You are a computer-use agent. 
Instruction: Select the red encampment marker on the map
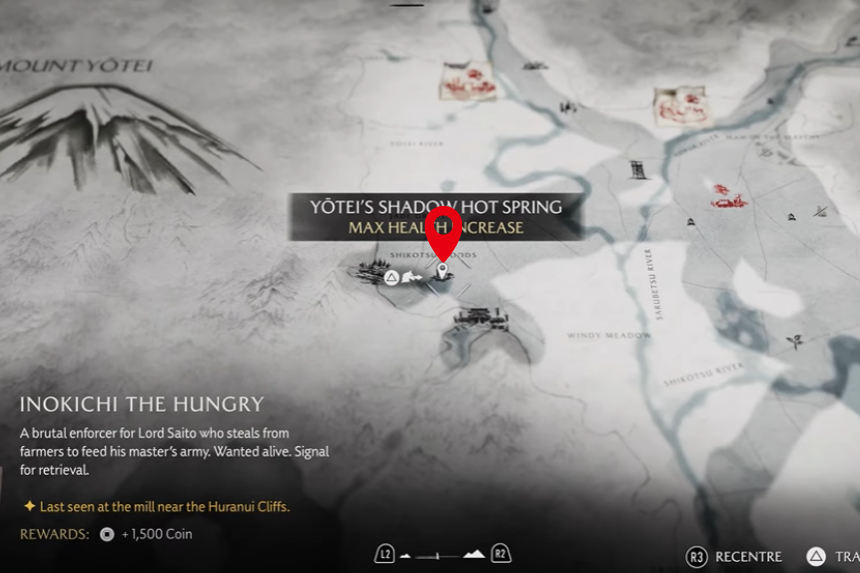(728, 196)
